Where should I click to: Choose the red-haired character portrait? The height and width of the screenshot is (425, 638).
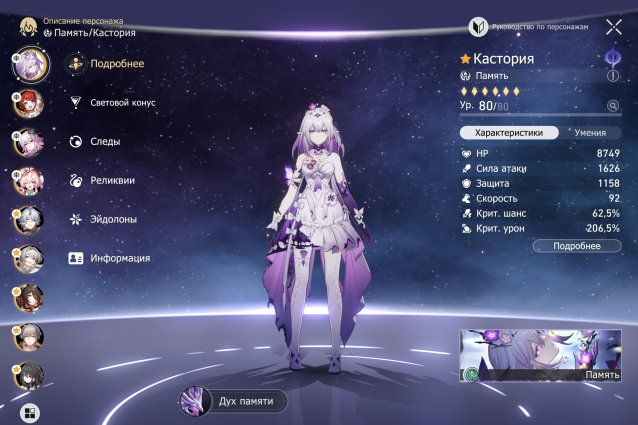pyautogui.click(x=27, y=103)
